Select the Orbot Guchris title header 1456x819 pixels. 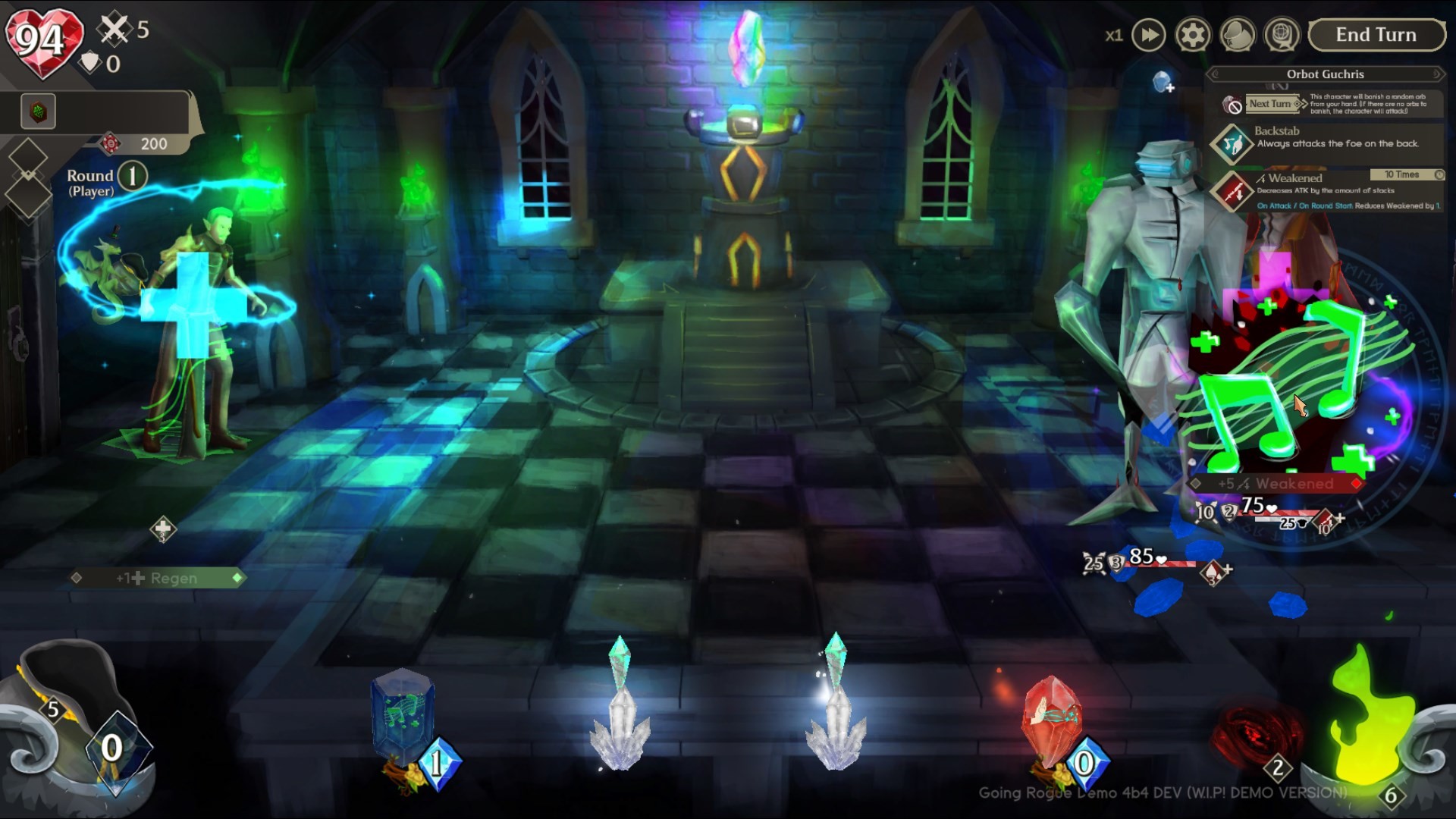[1324, 74]
